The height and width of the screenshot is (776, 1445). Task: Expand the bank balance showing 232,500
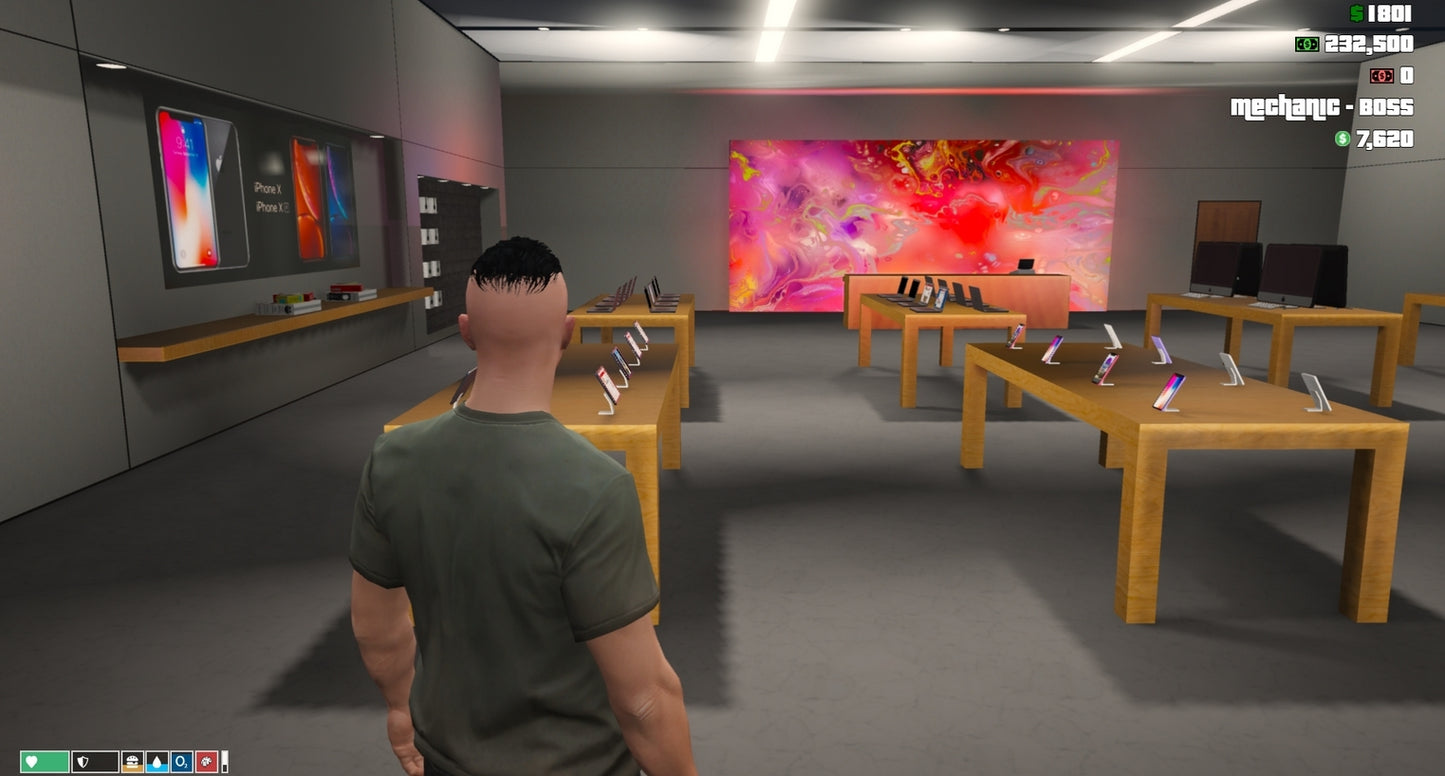point(1368,44)
